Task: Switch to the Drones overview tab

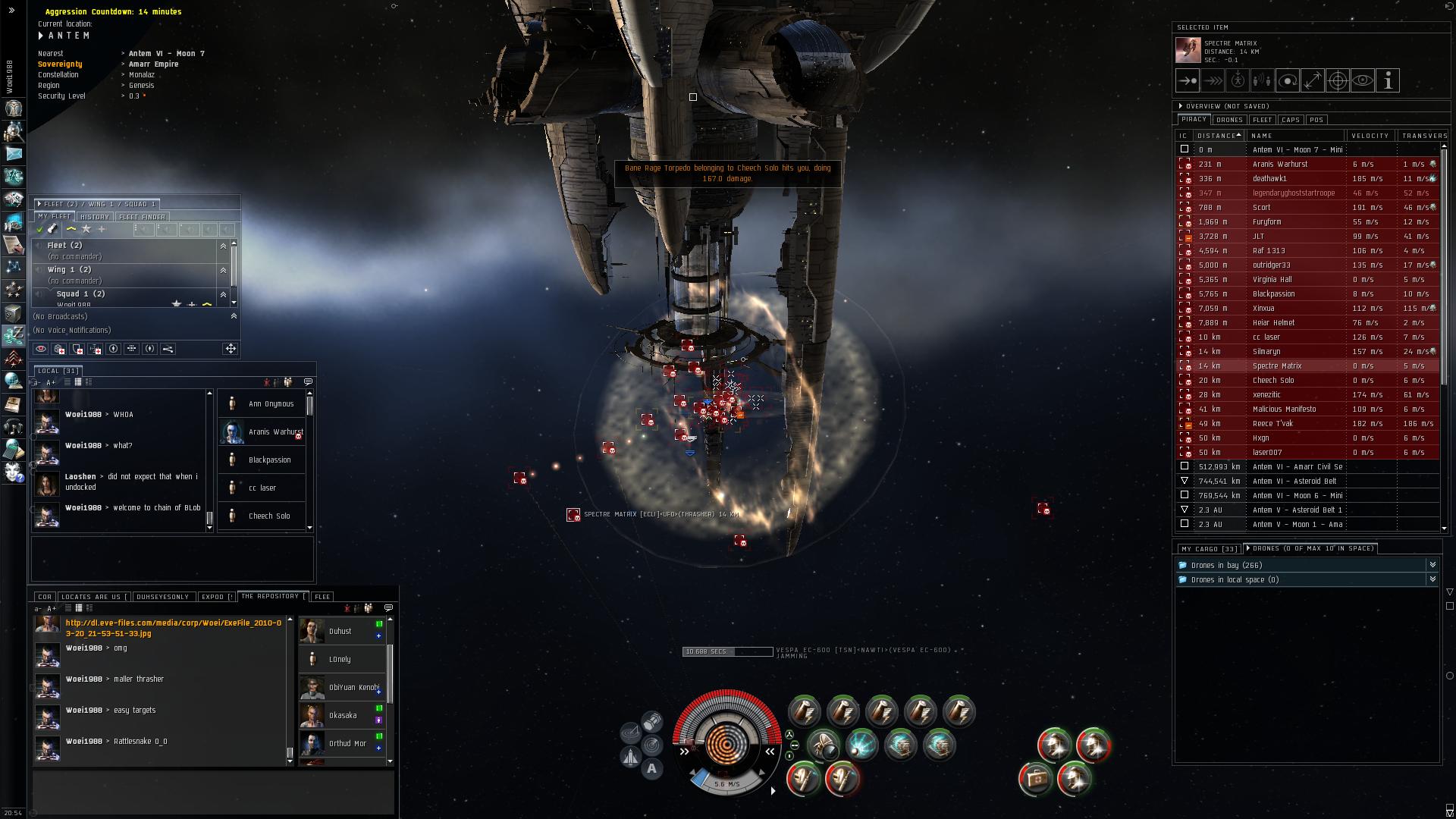Action: (x=1229, y=120)
